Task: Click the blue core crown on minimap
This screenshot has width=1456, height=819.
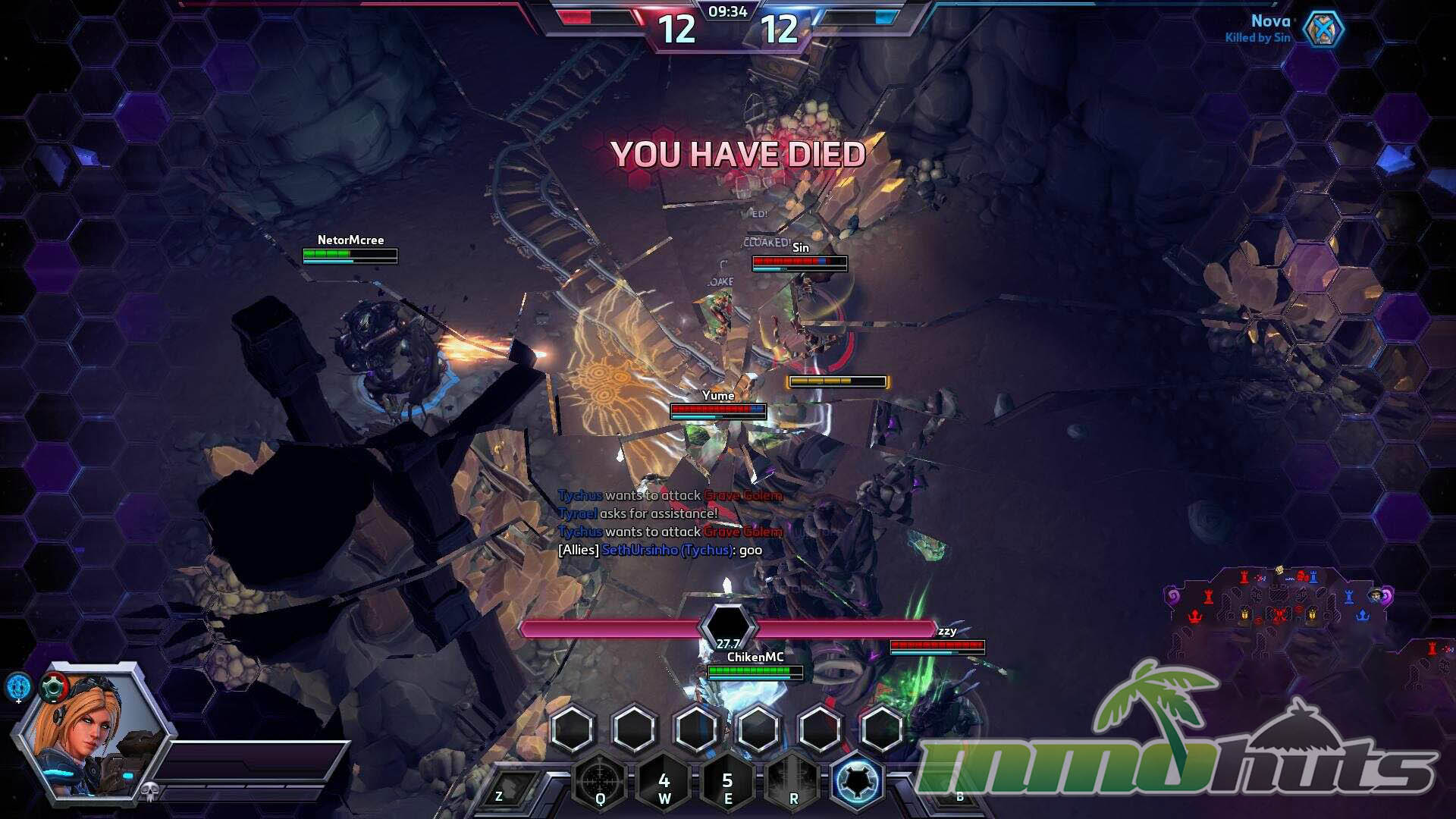Action: tap(1362, 614)
